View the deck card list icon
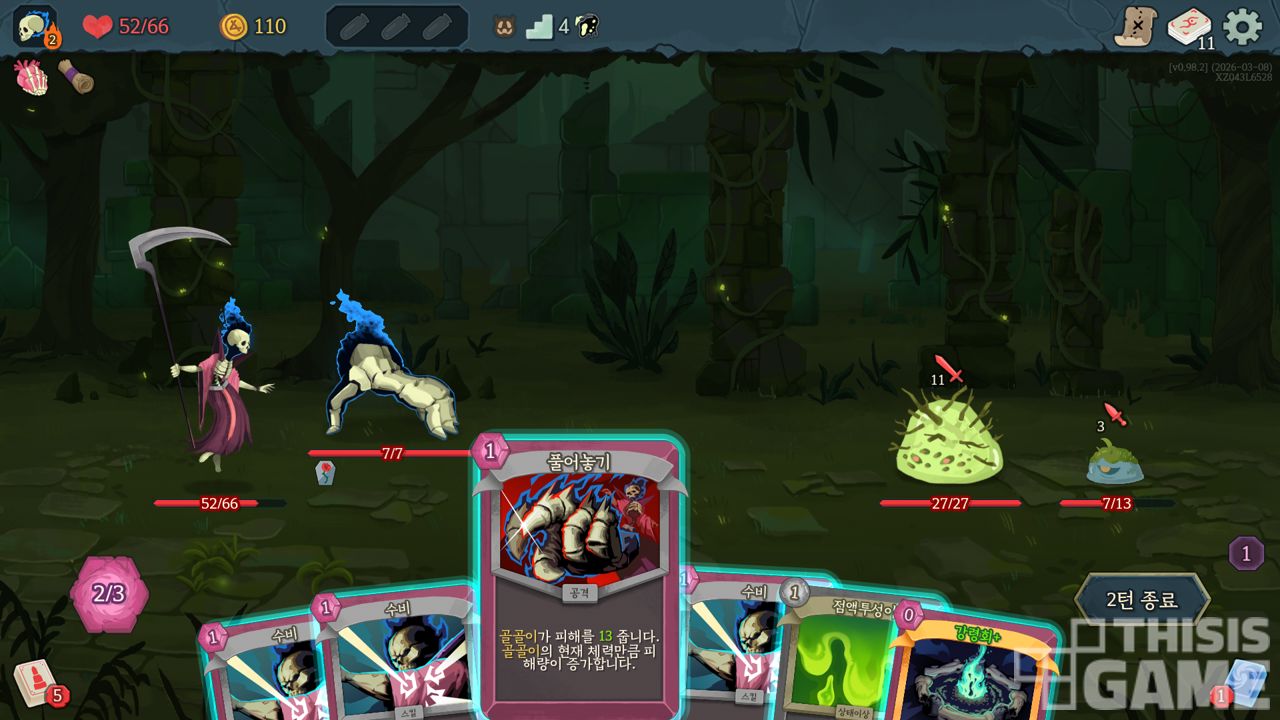Image resolution: width=1280 pixels, height=720 pixels. click(1189, 26)
